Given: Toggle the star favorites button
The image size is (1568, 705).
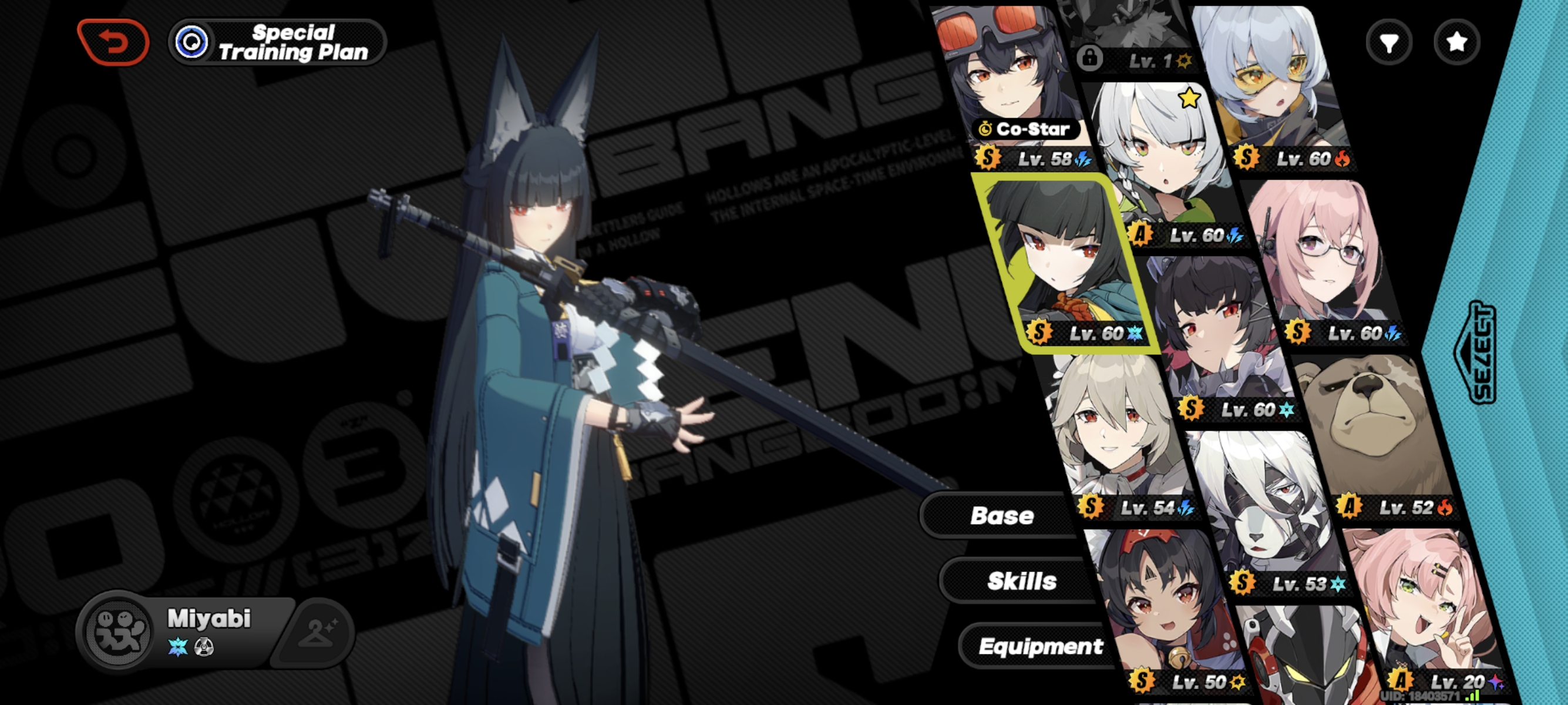Looking at the screenshot, I should coord(1456,42).
